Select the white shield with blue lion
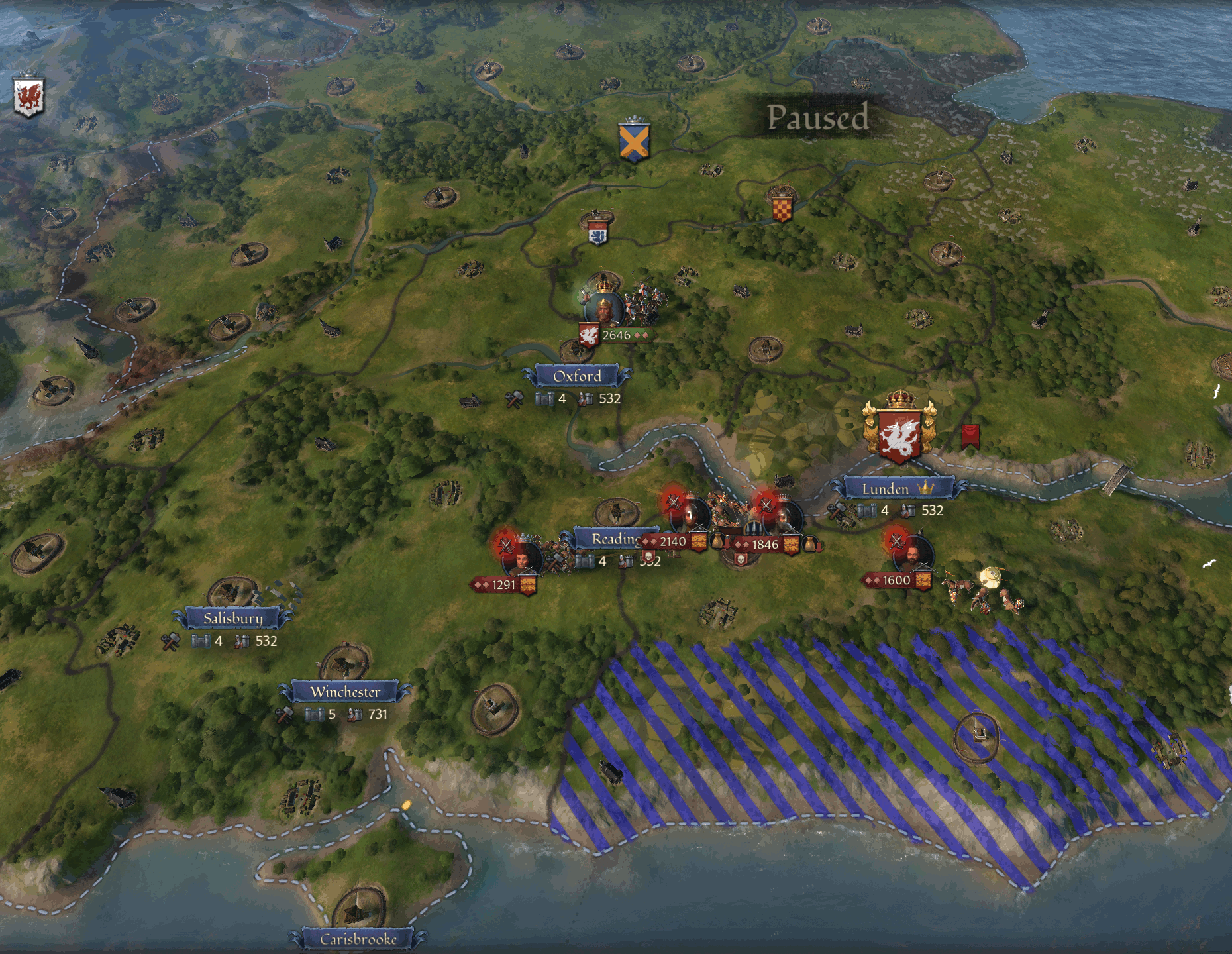 [x=597, y=231]
